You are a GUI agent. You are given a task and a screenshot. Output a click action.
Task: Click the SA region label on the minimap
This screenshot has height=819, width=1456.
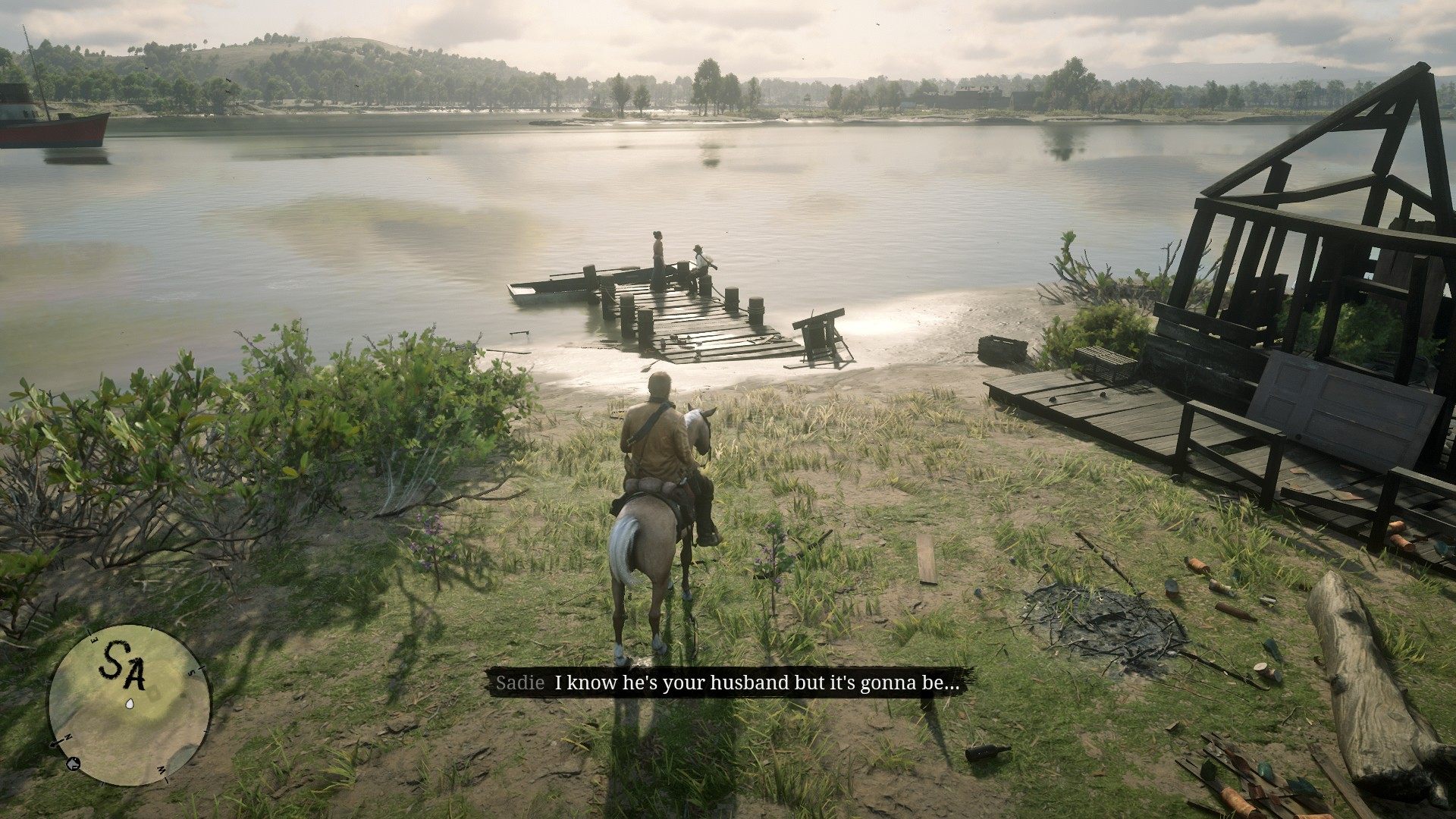tap(121, 664)
